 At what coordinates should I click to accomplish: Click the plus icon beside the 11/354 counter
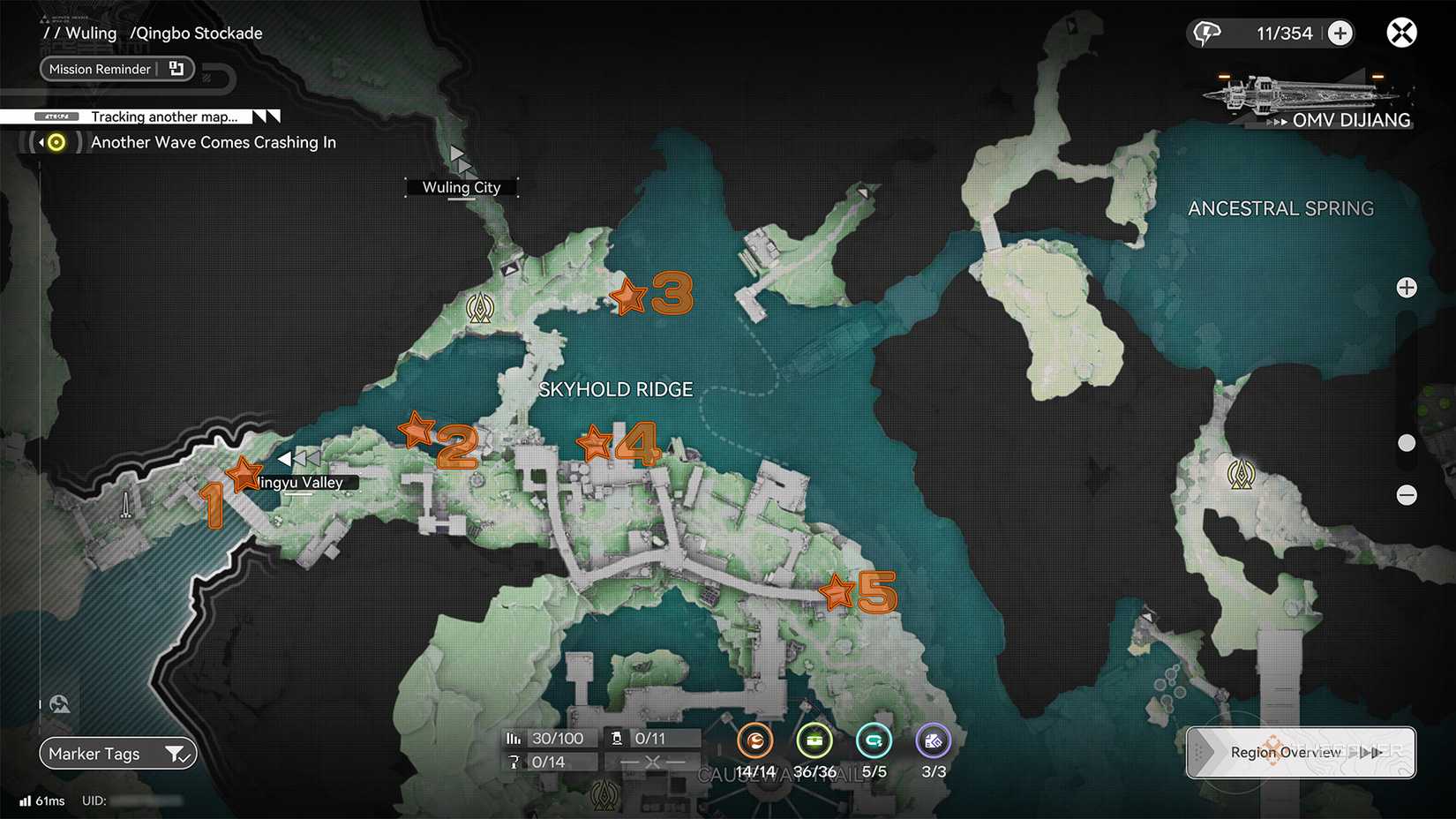coord(1340,33)
